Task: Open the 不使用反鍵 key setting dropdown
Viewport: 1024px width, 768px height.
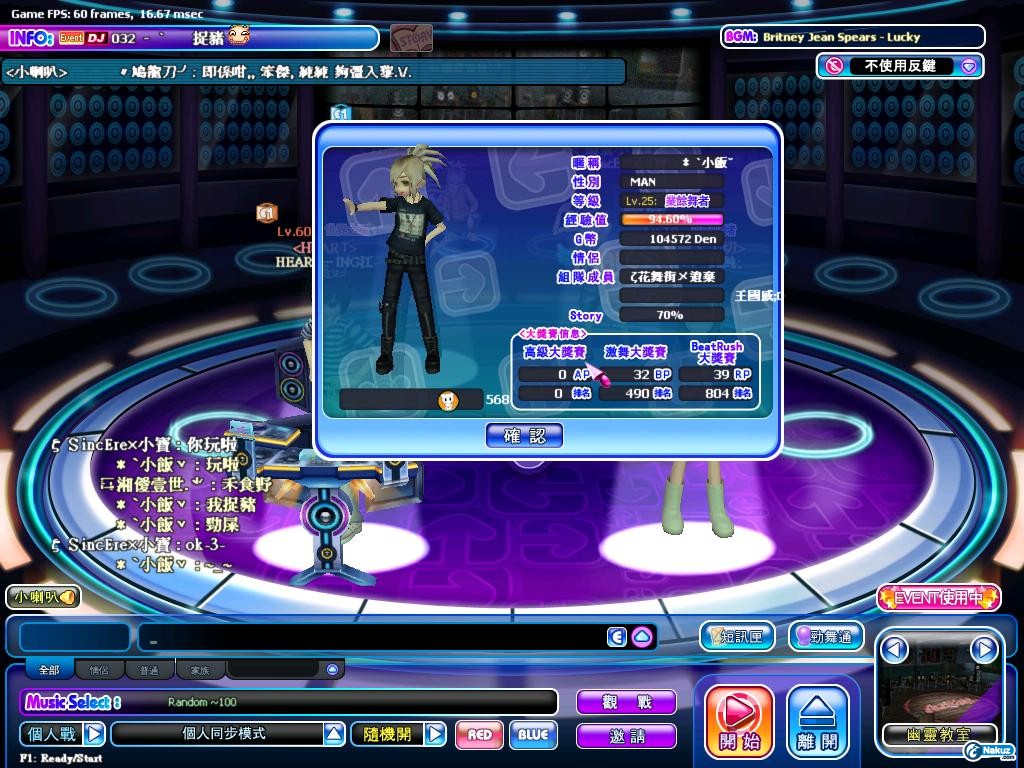Action: coord(968,66)
